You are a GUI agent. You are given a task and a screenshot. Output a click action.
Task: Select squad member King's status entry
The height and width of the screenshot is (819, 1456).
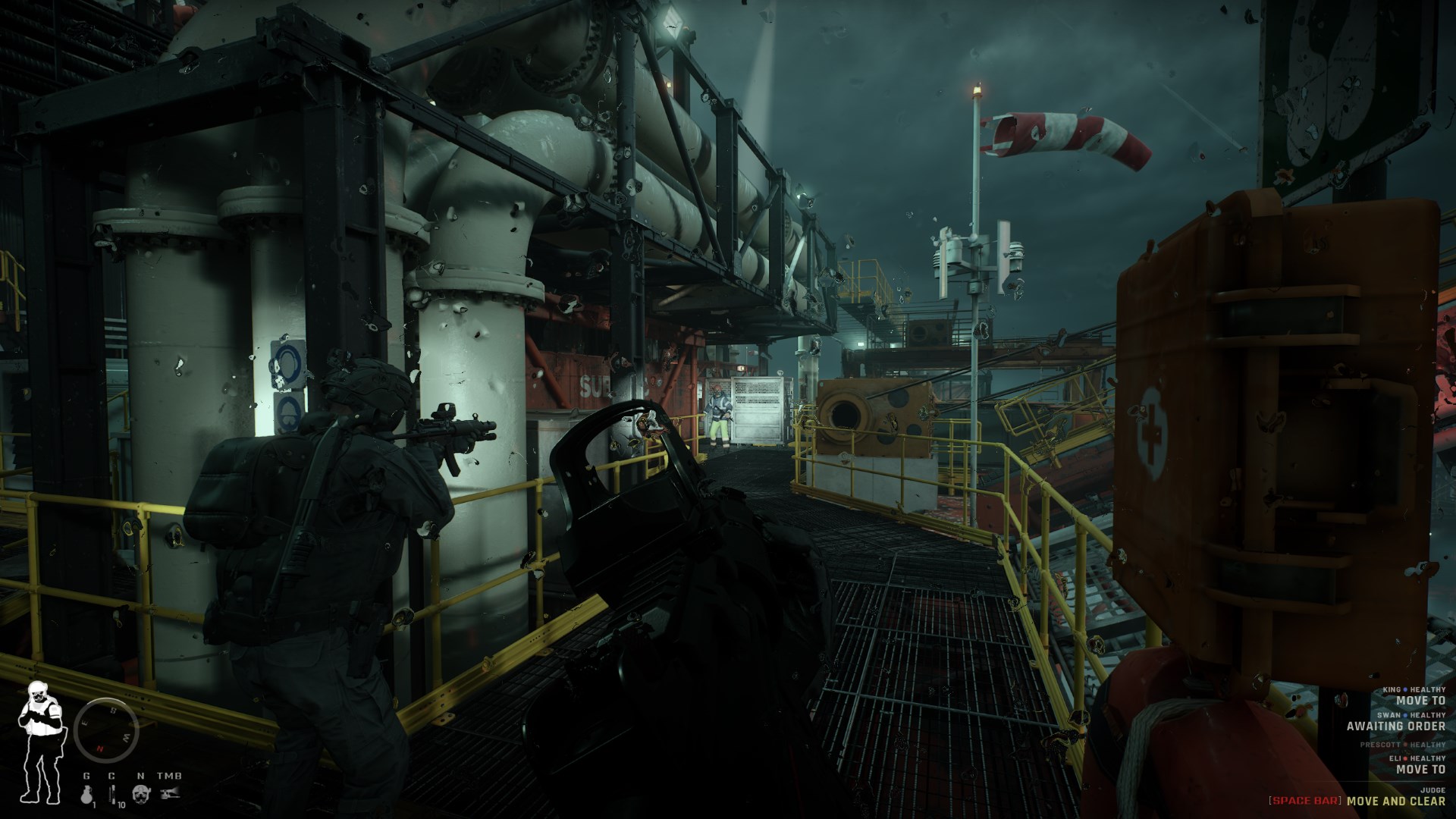tap(1415, 695)
